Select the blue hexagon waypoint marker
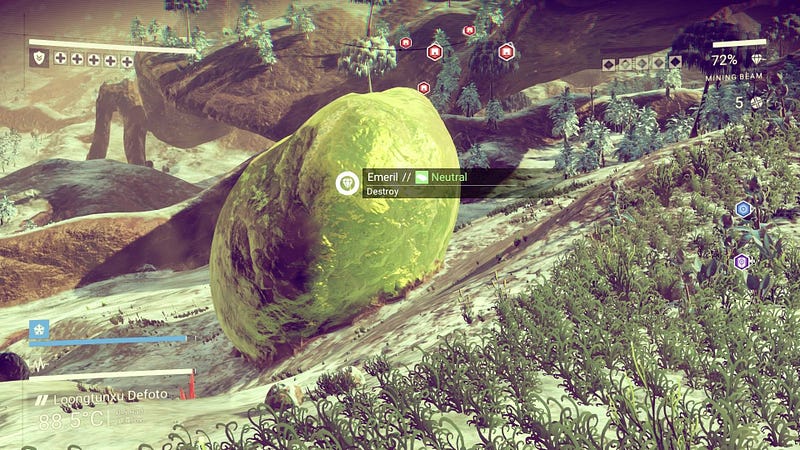 (743, 209)
